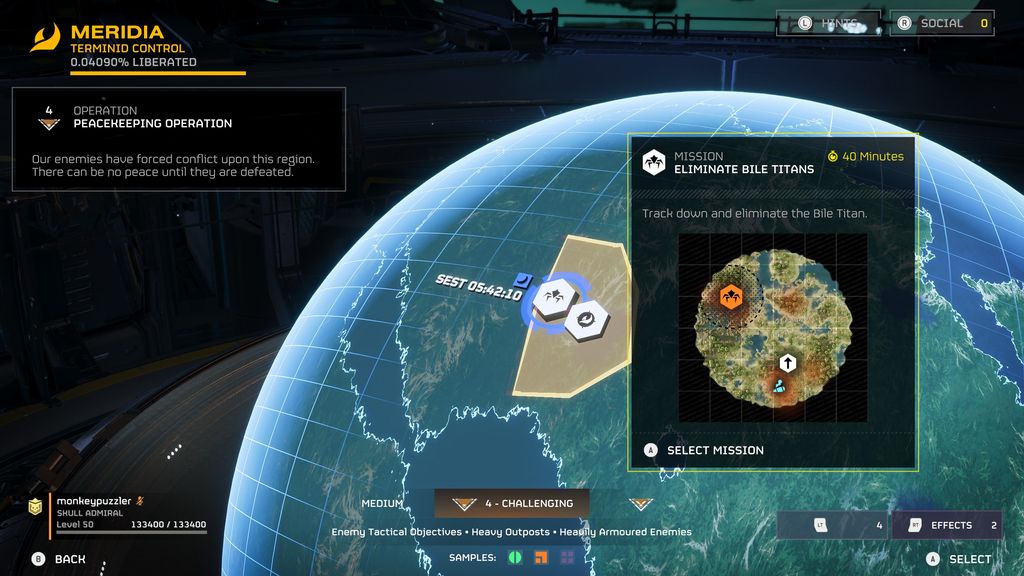Open the Peacekeeping Operation details panel
Screen dimensions: 1024x576
(x=179, y=139)
